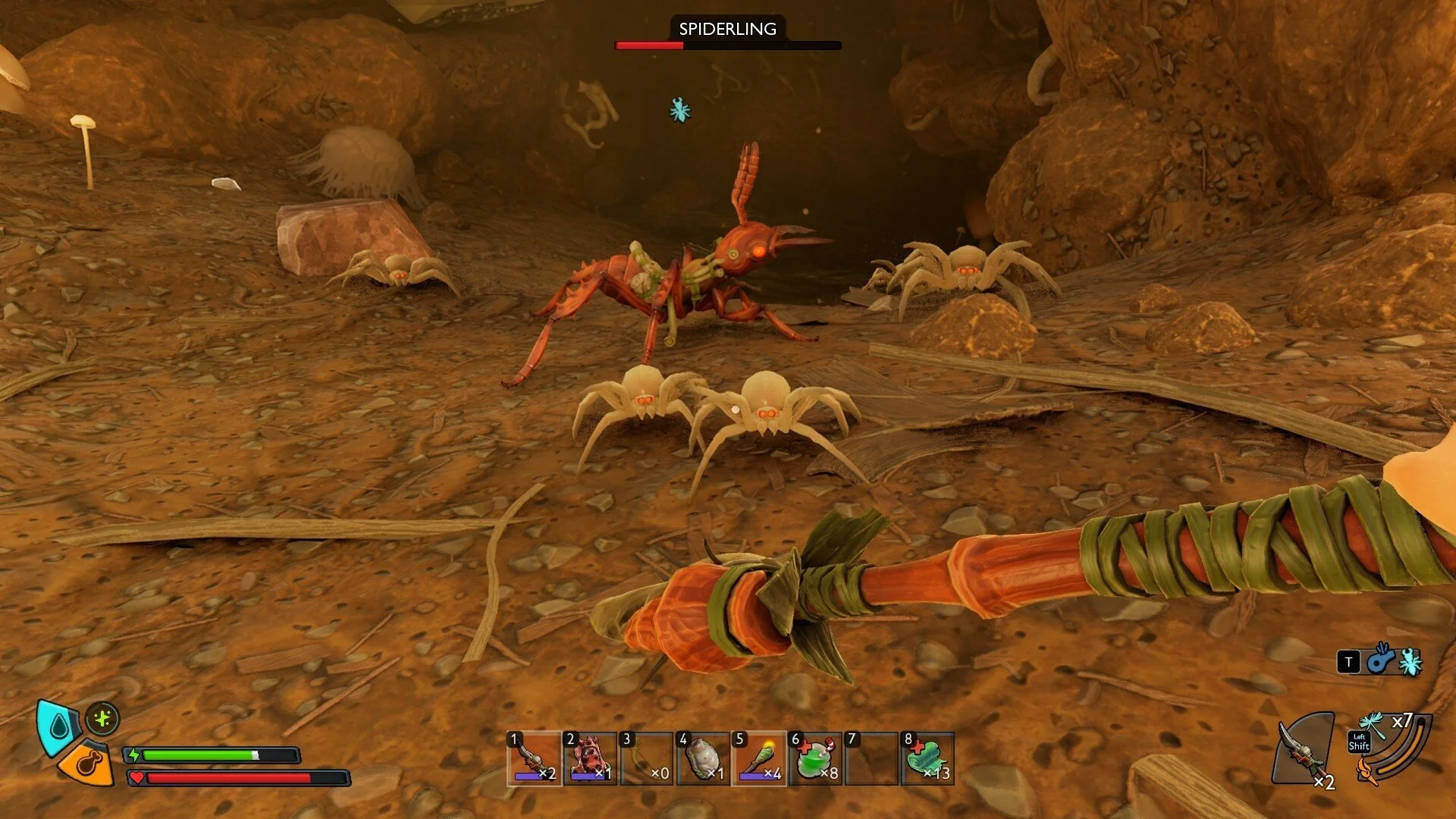Click the cyan ant pet icon by whistle
The width and height of the screenshot is (1456, 819).
pyautogui.click(x=1410, y=662)
